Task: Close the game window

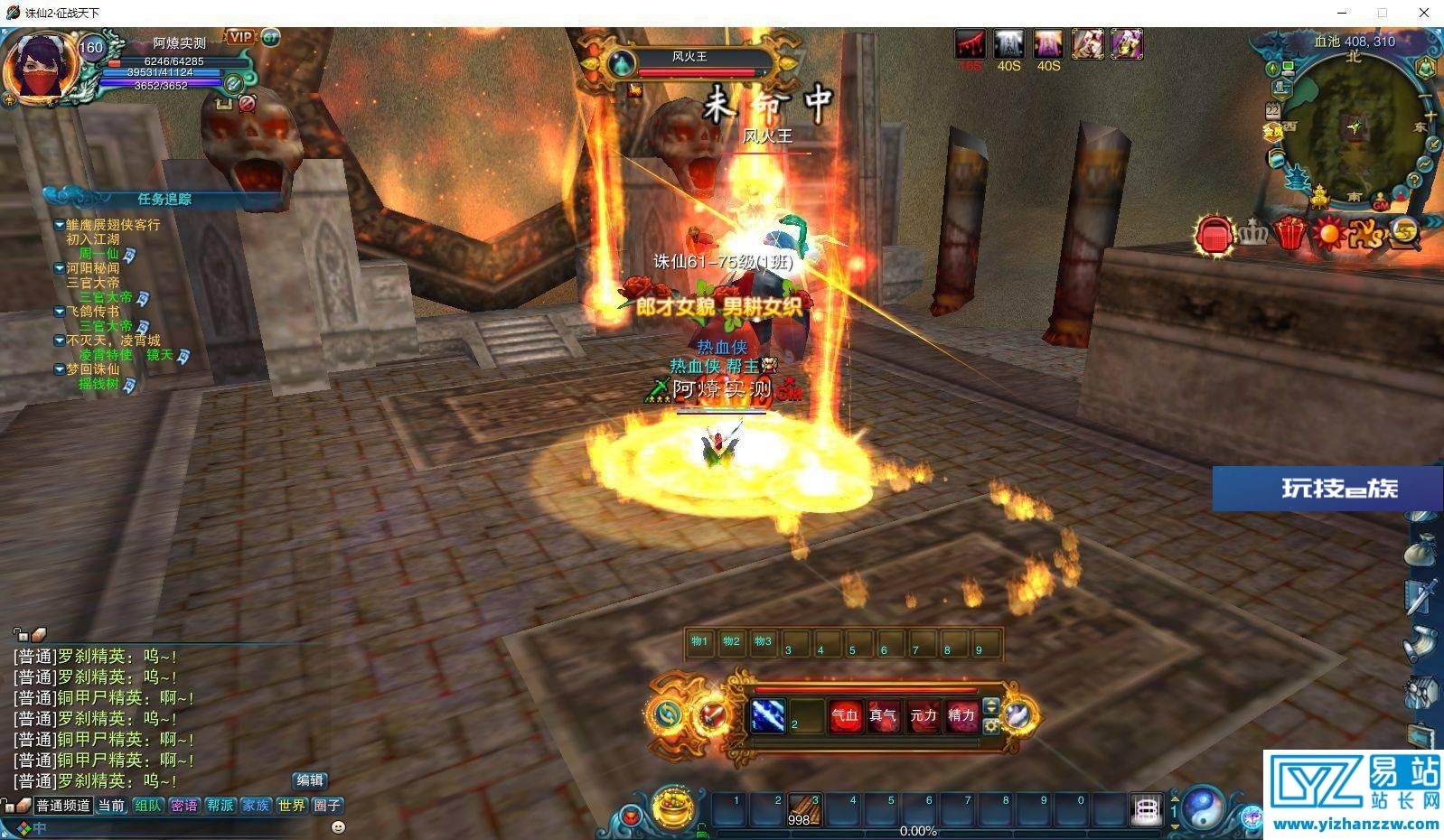Action: [1424, 13]
